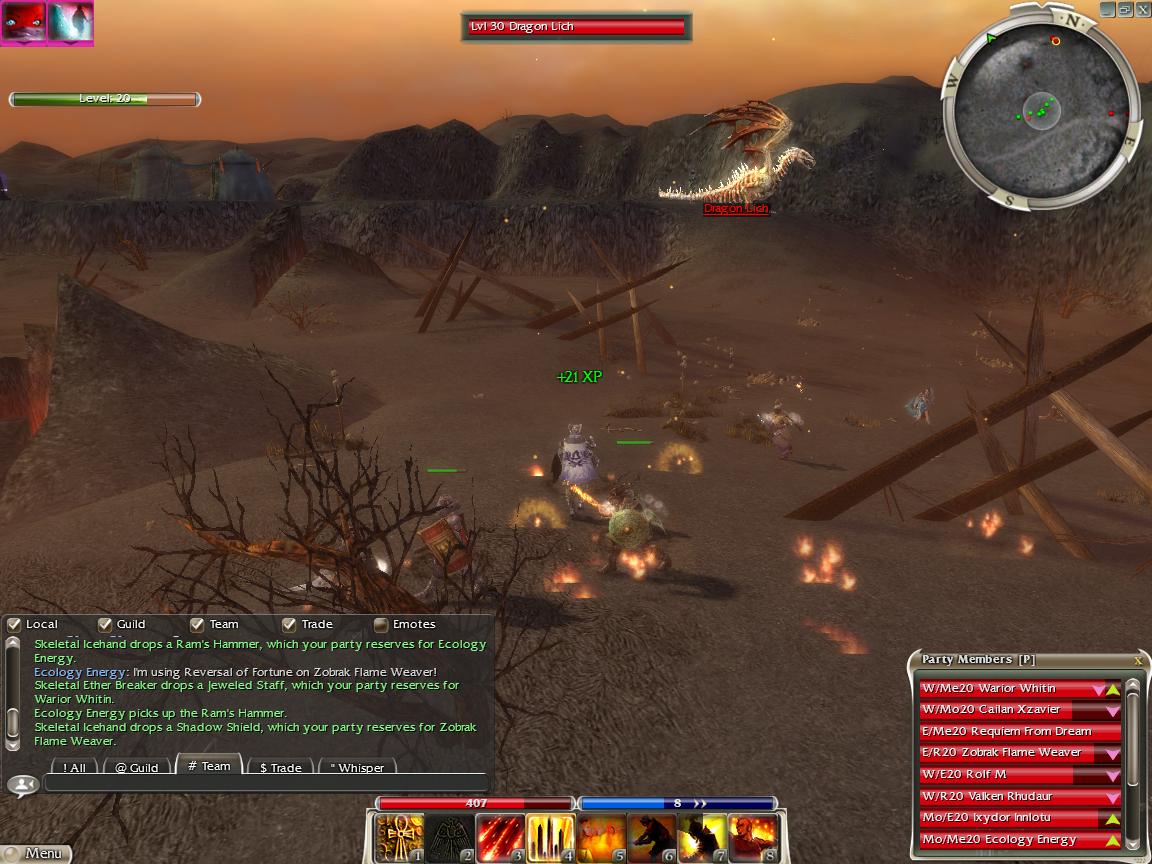Activate the golden ankh skill in slot 1
The width and height of the screenshot is (1152, 864).
click(x=400, y=838)
